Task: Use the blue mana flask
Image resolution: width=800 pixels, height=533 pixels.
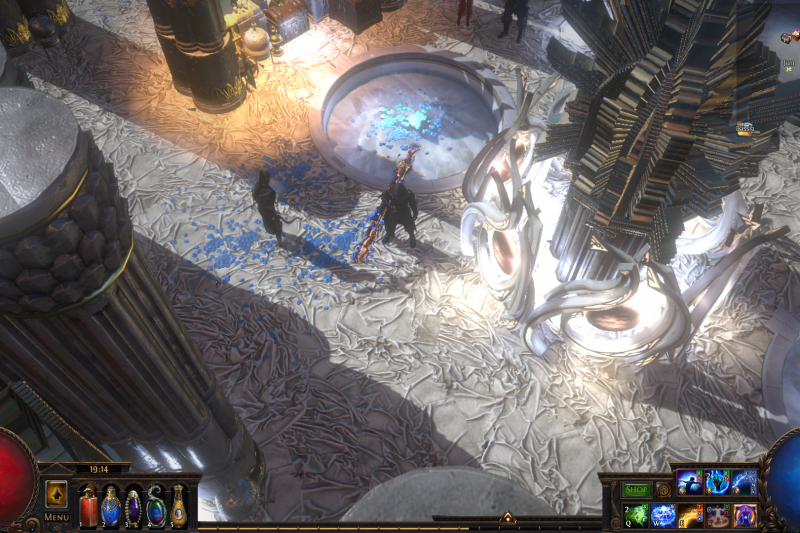Action: [111, 507]
